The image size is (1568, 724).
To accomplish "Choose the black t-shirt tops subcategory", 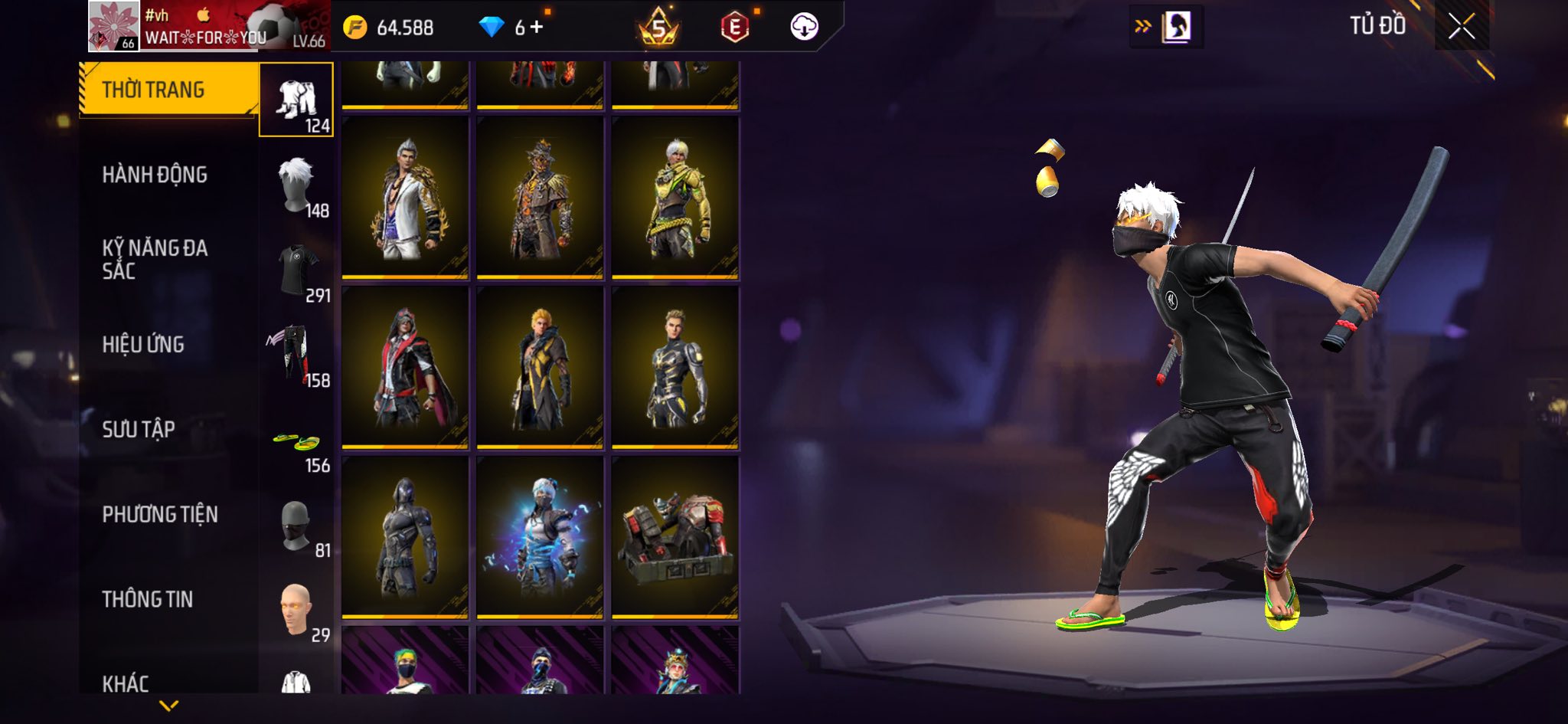I will (296, 270).
